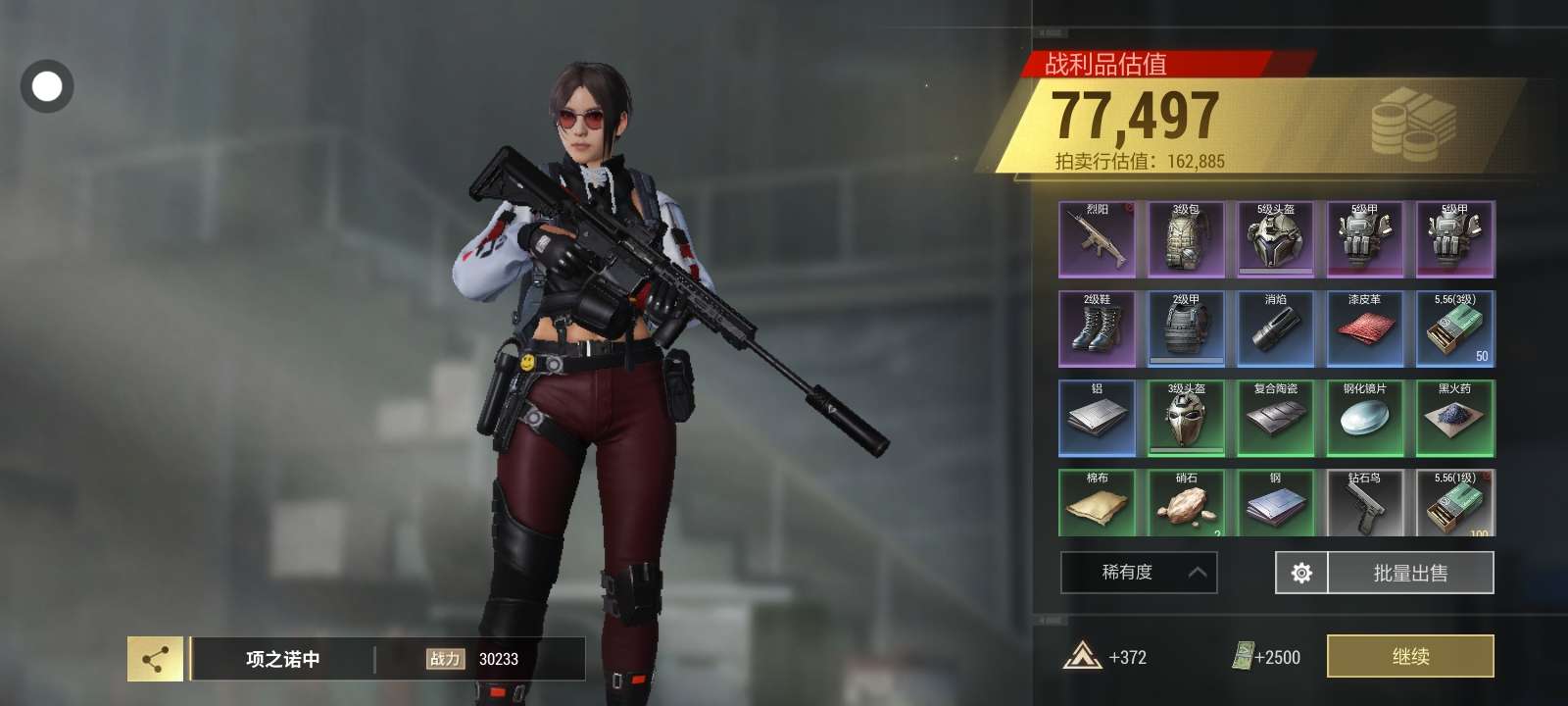Click the share icon button
Viewport: 1568px width, 706px height.
(155, 659)
